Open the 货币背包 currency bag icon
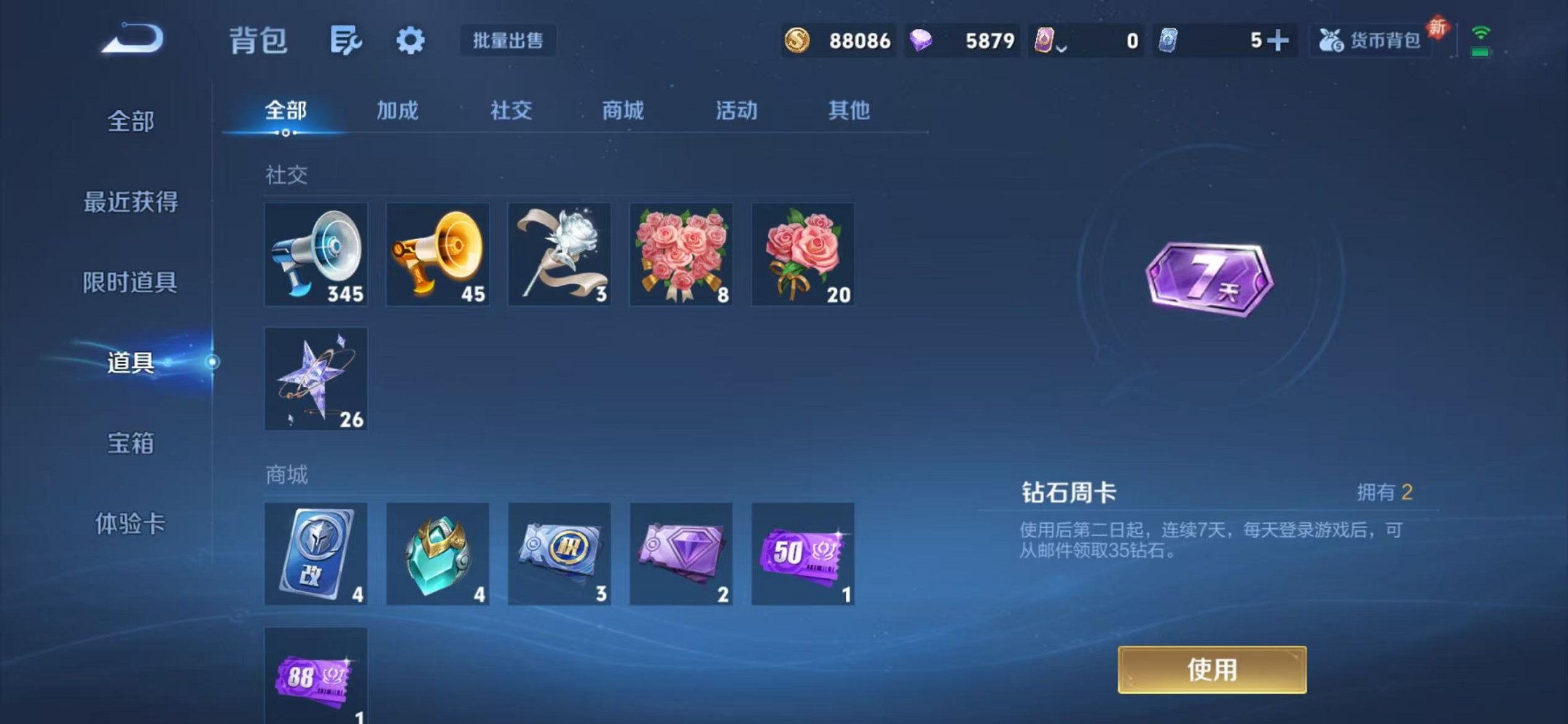This screenshot has width=1568, height=724. coord(1368,42)
